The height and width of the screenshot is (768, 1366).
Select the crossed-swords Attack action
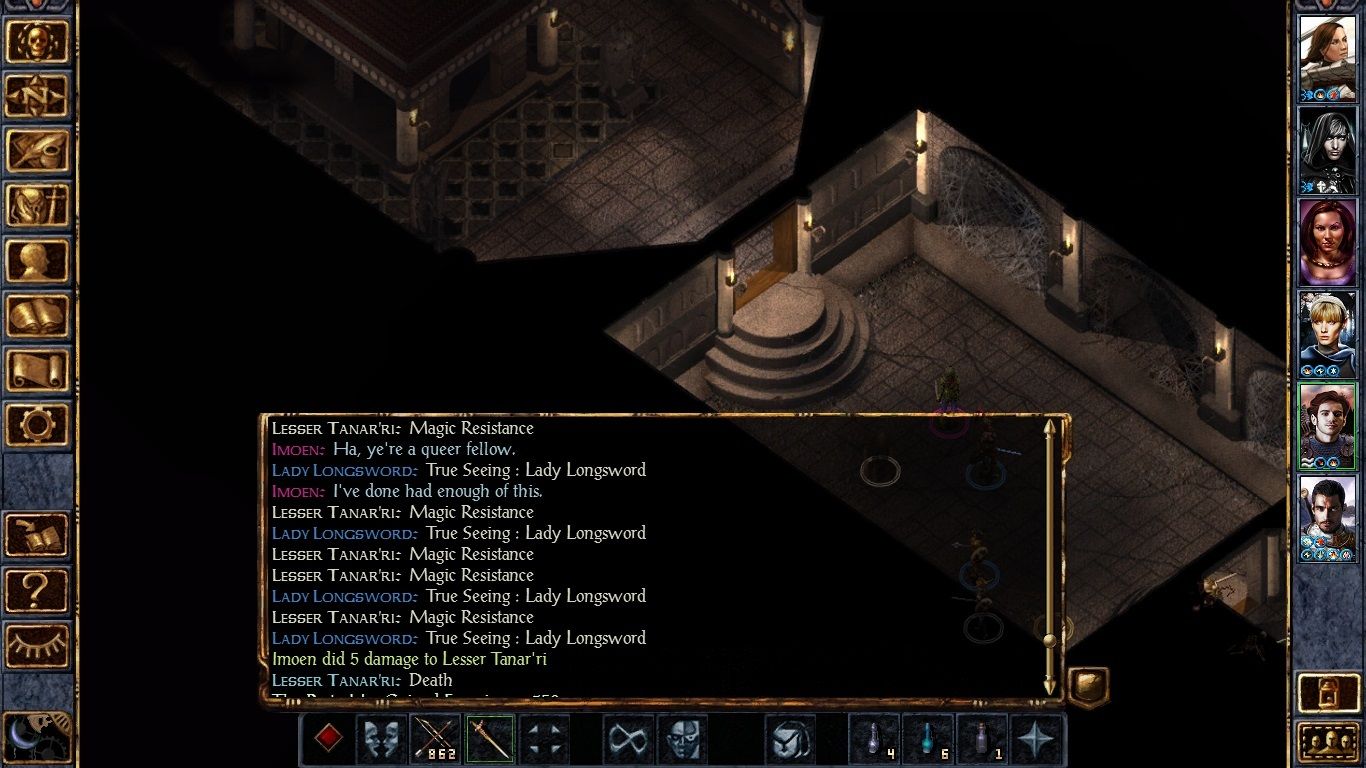pos(435,738)
